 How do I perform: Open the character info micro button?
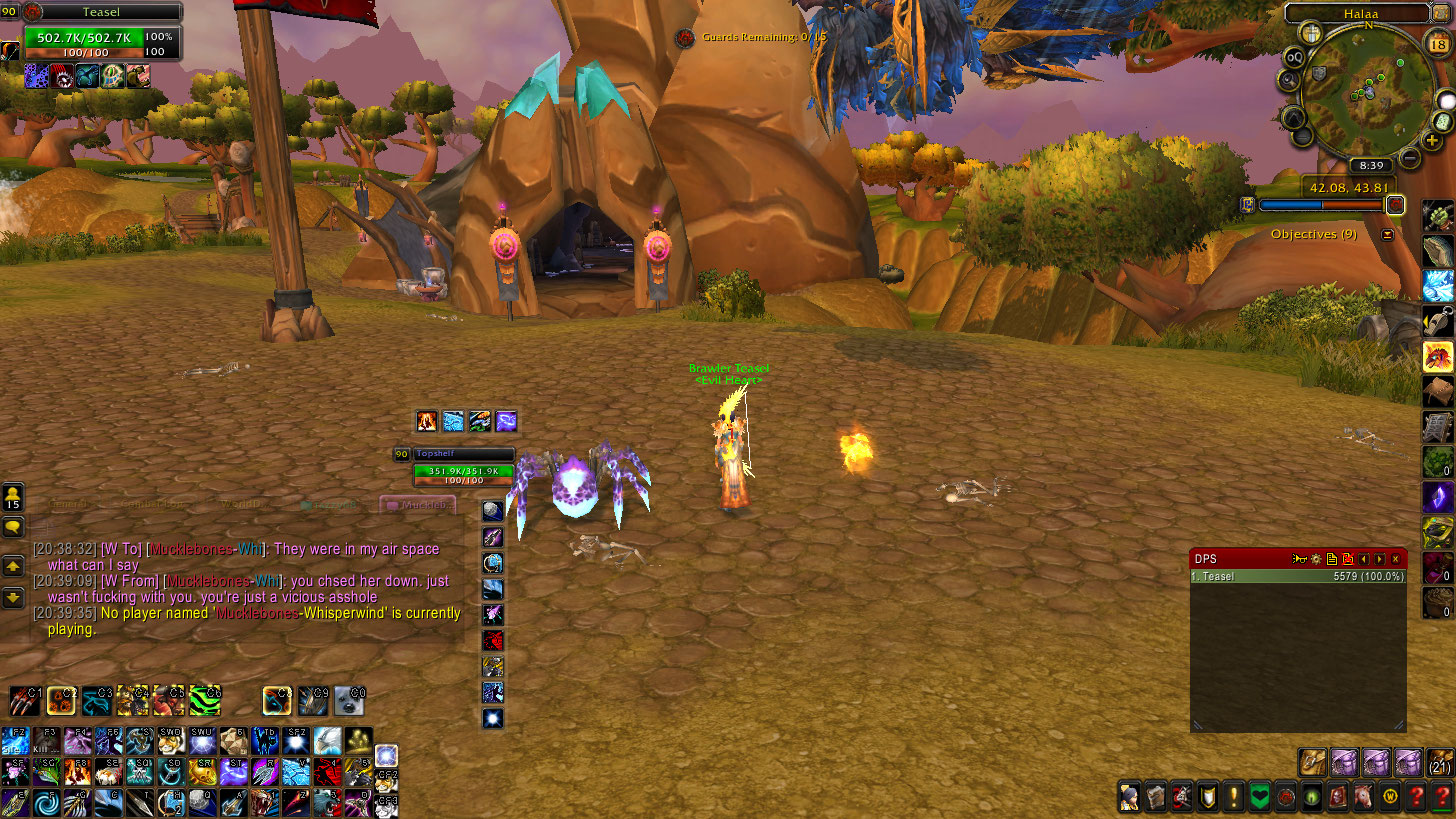pos(1129,797)
